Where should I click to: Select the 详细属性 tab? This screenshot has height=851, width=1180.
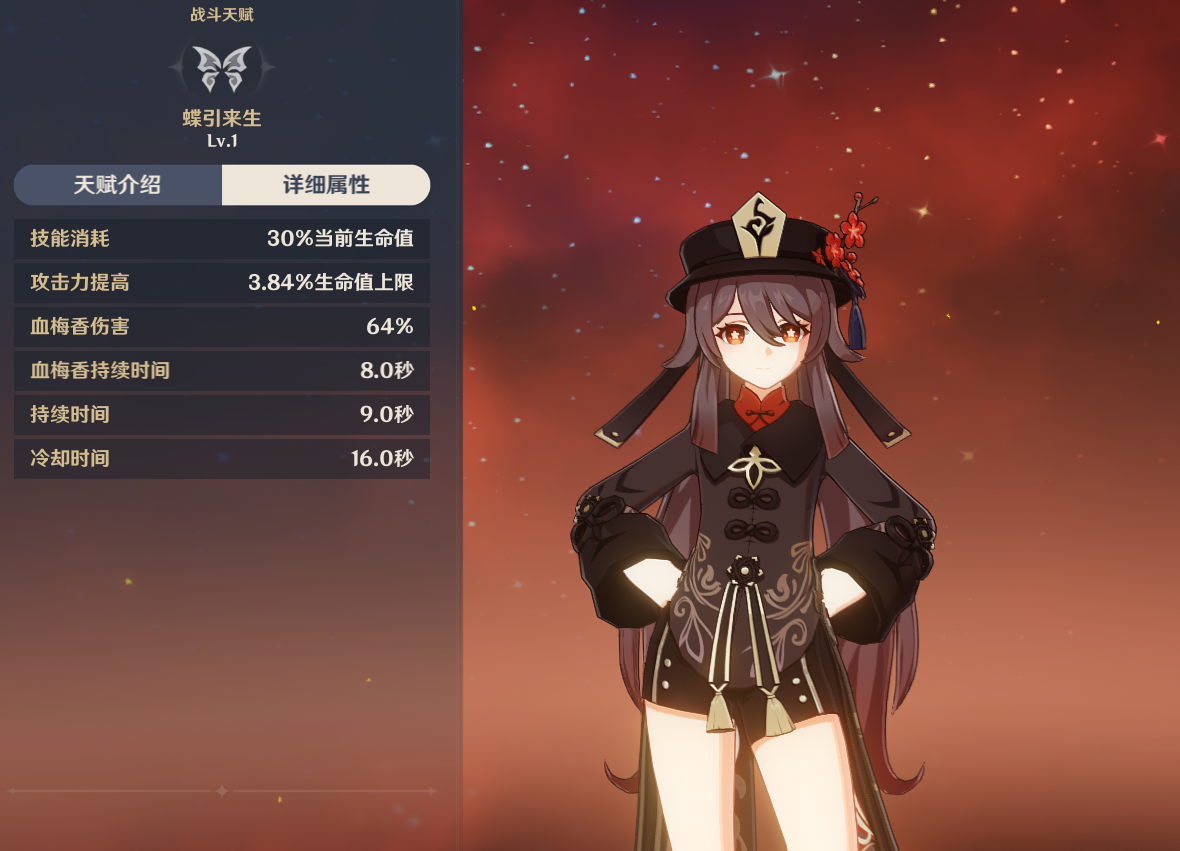point(326,185)
